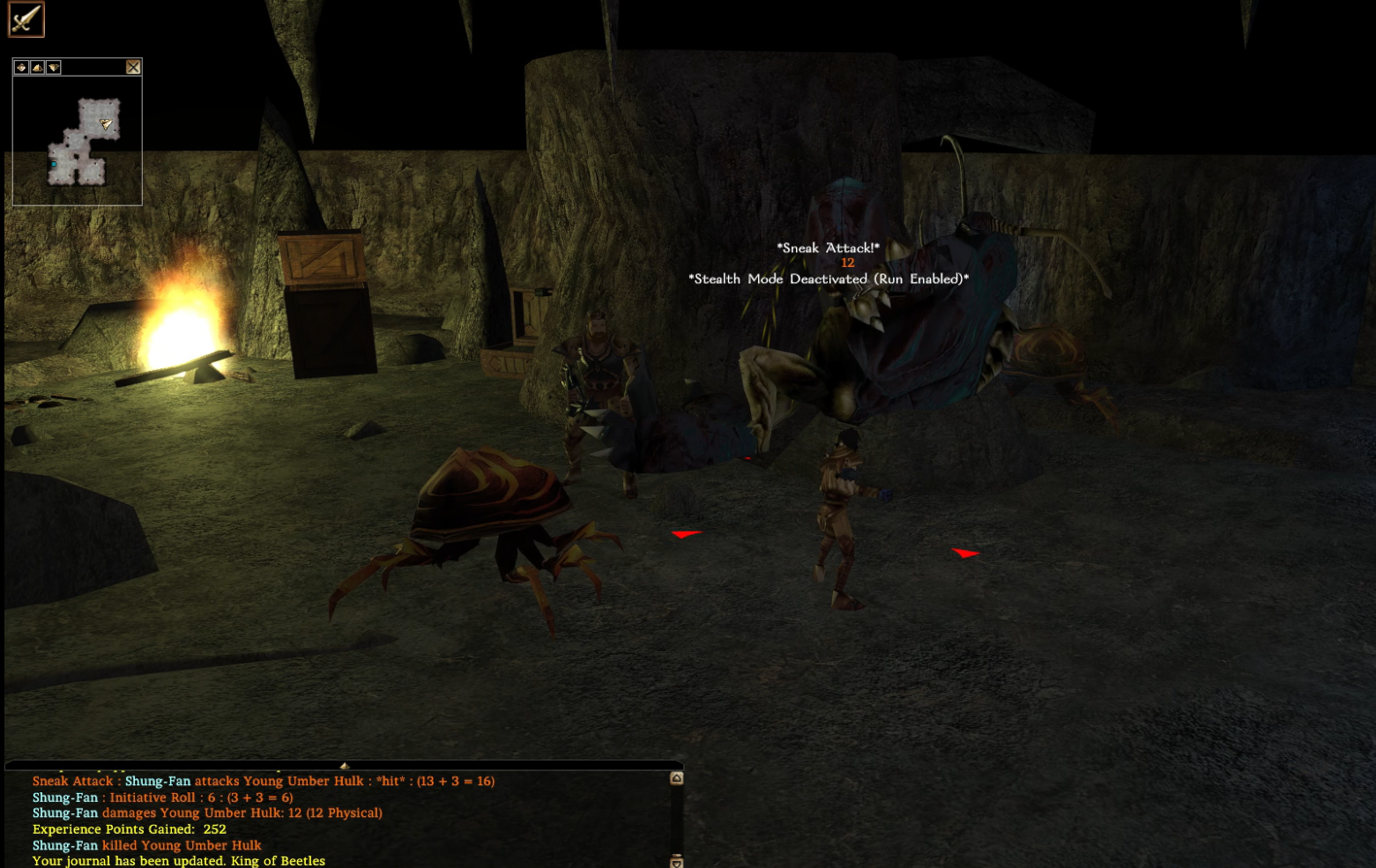Click the sword attack mode icon
1376x868 pixels.
pos(26,19)
